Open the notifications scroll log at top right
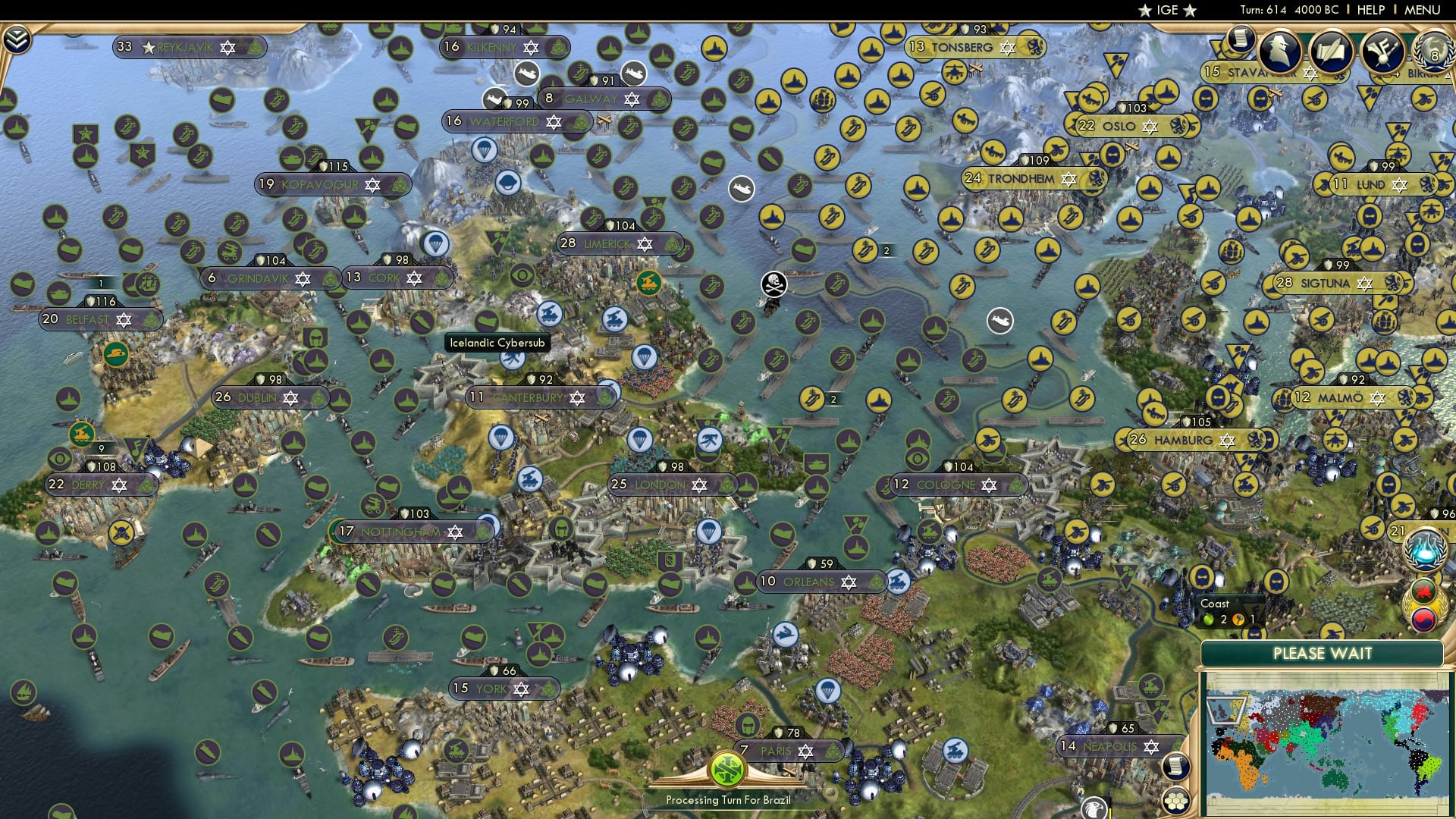Viewport: 1456px width, 819px height. 1241,36
